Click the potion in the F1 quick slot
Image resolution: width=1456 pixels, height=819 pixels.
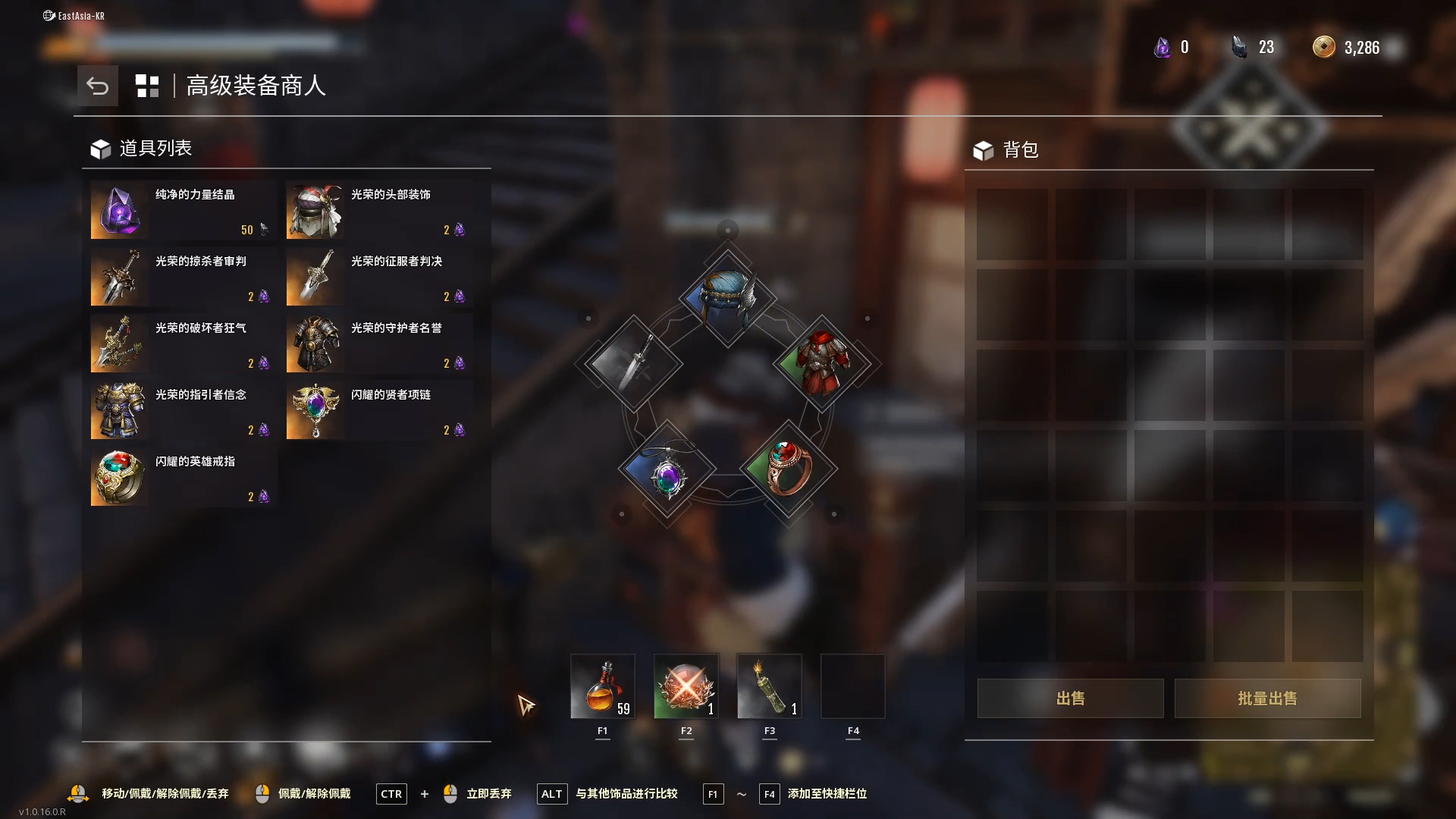click(603, 686)
